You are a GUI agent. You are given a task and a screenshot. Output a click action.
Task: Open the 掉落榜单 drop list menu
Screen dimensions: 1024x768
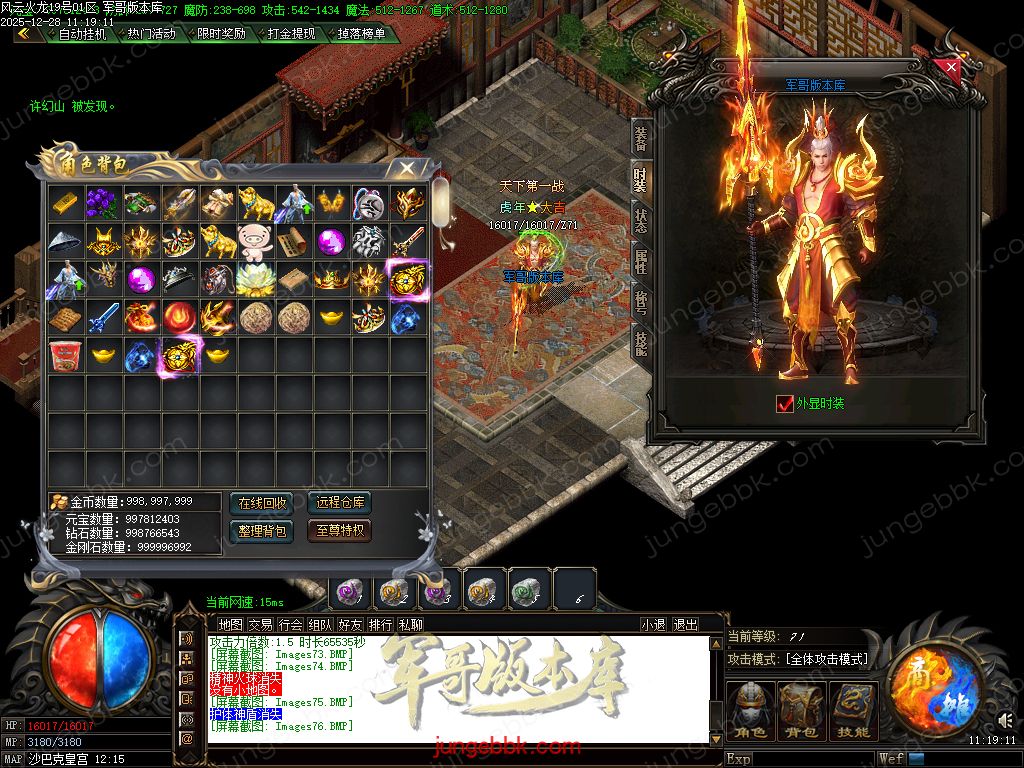point(361,33)
